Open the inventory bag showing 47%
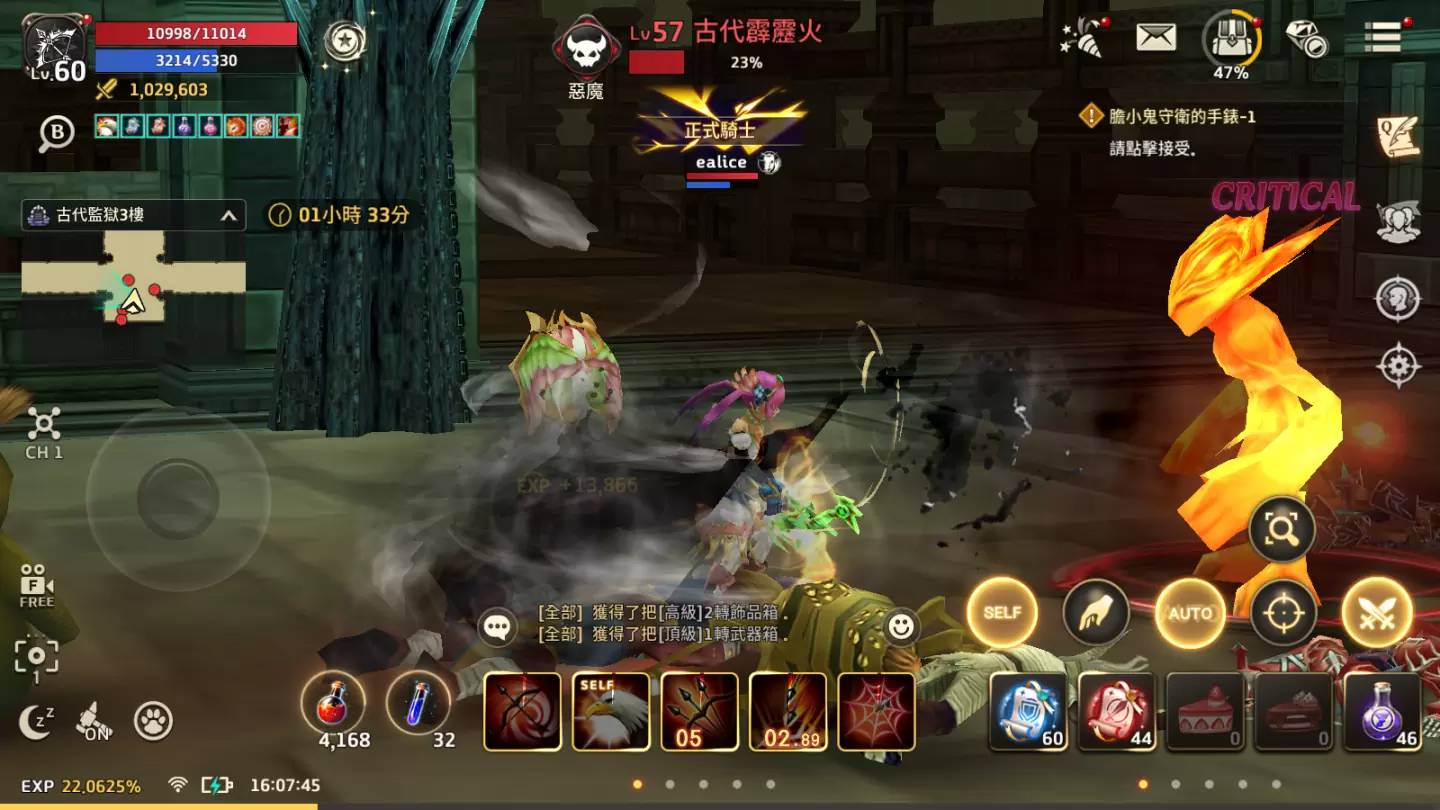This screenshot has height=810, width=1440. coord(1231,39)
